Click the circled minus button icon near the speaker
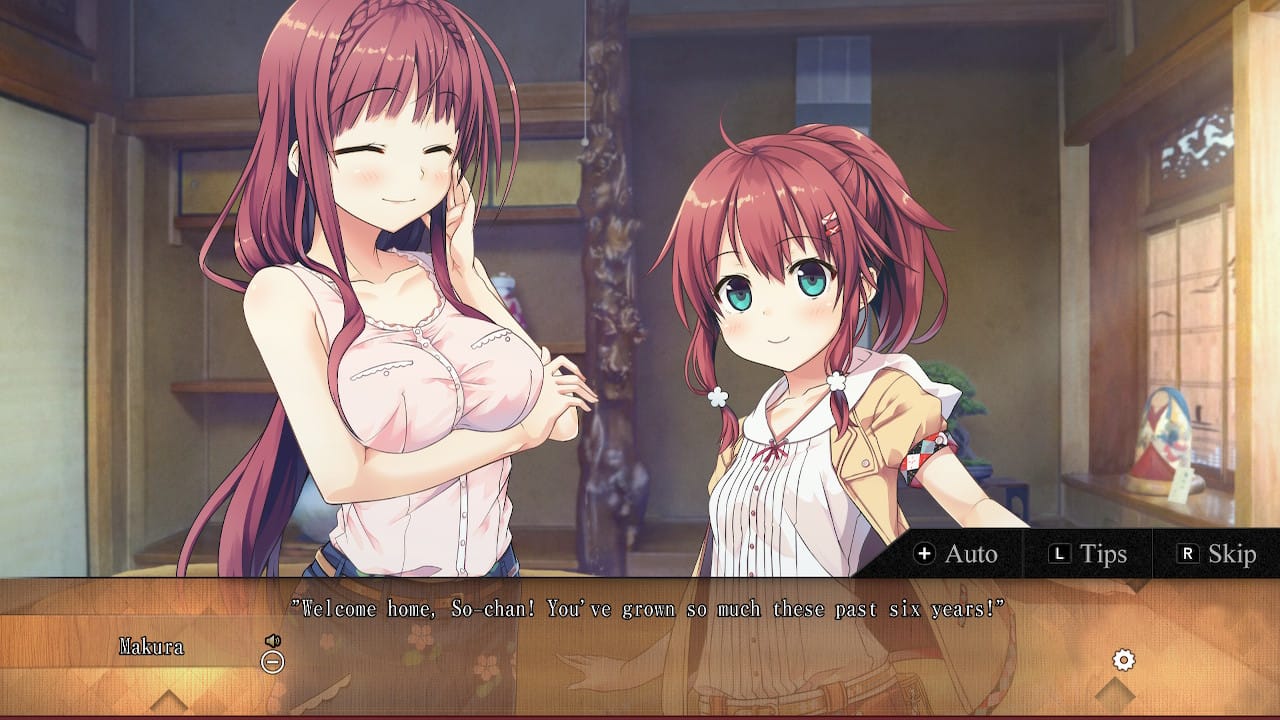The height and width of the screenshot is (720, 1280). click(272, 662)
